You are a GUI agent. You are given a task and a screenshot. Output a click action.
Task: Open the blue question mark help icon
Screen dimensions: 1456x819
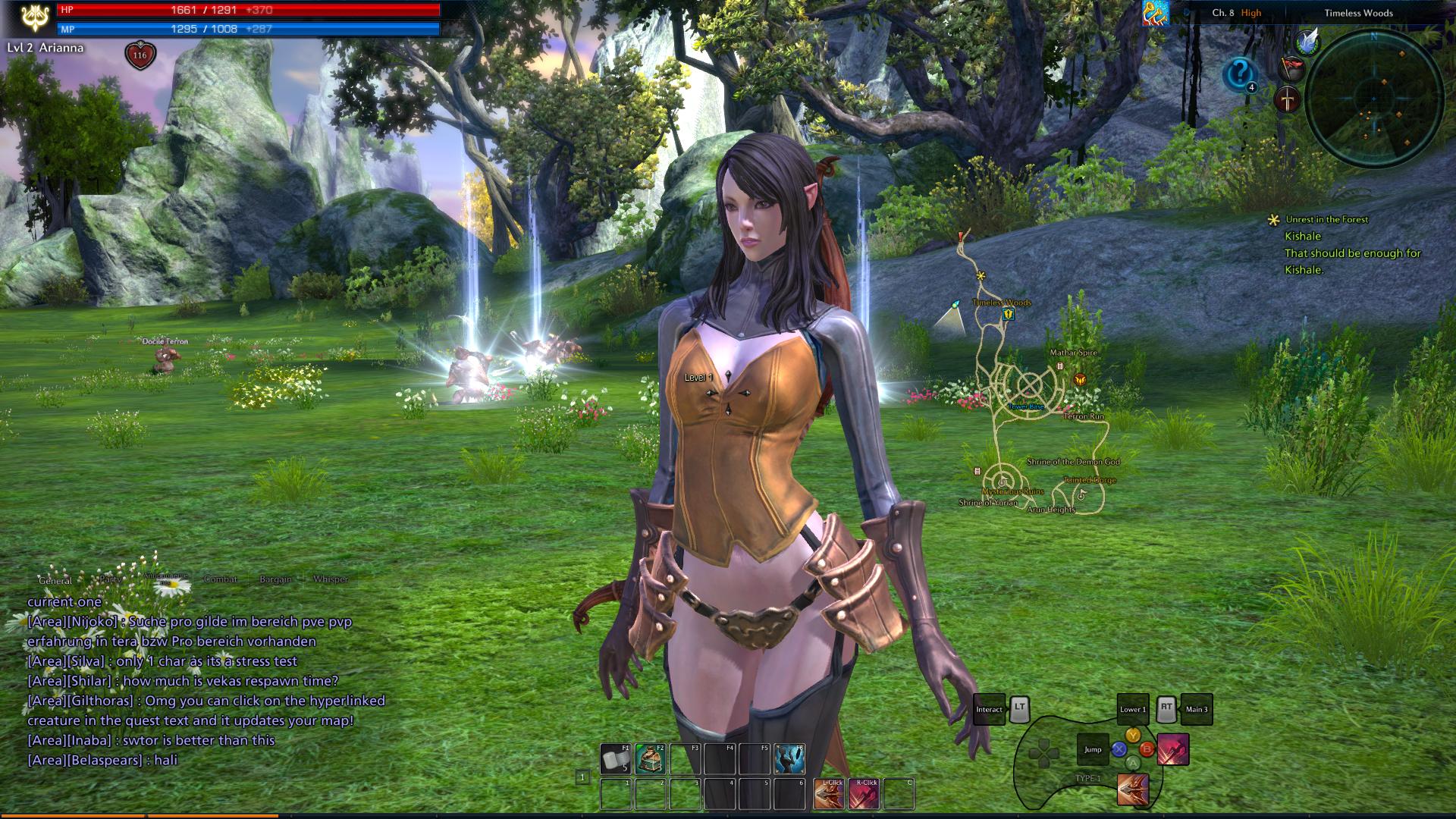pyautogui.click(x=1240, y=74)
